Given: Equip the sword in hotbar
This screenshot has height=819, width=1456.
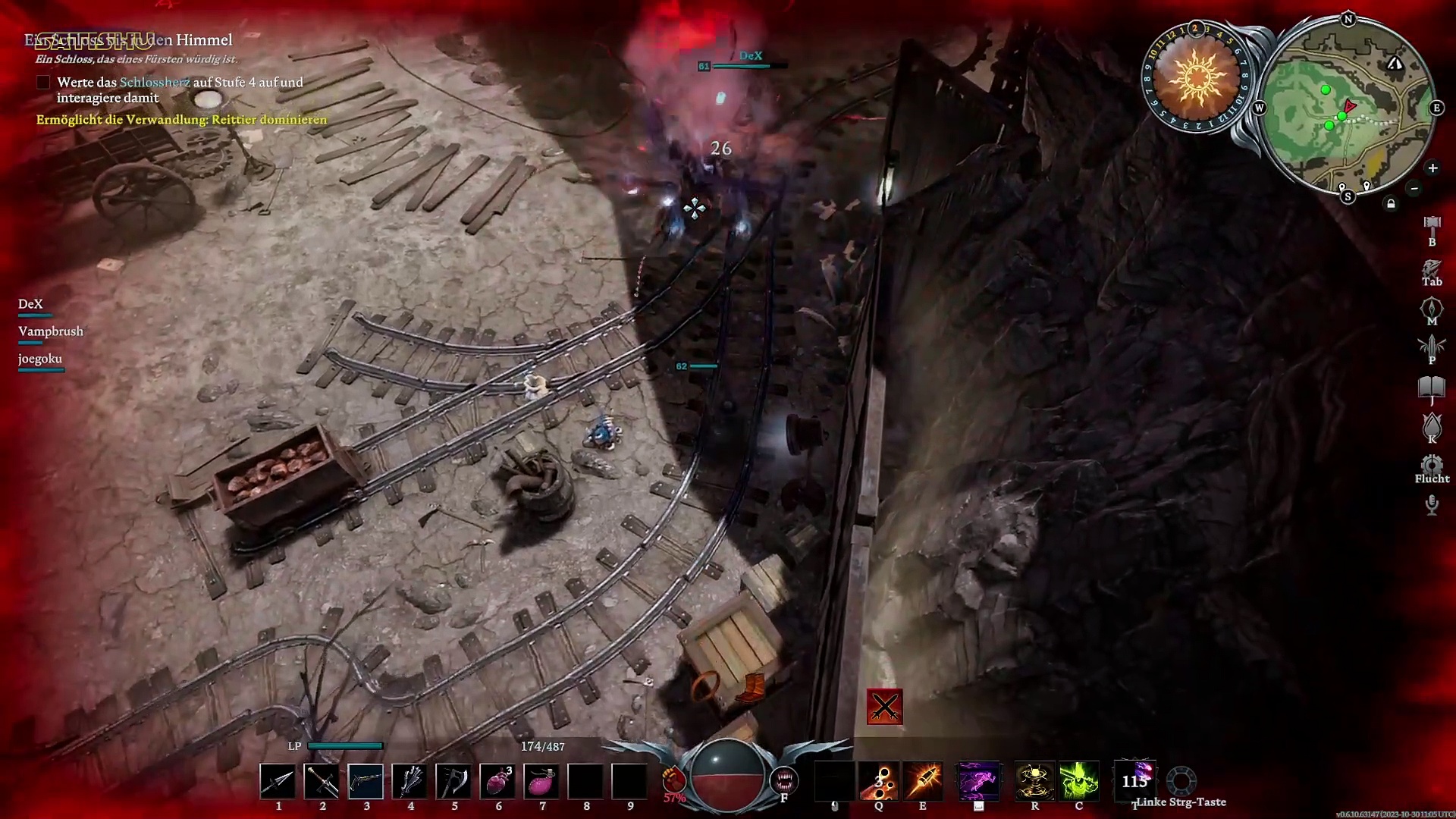Looking at the screenshot, I should pyautogui.click(x=322, y=781).
